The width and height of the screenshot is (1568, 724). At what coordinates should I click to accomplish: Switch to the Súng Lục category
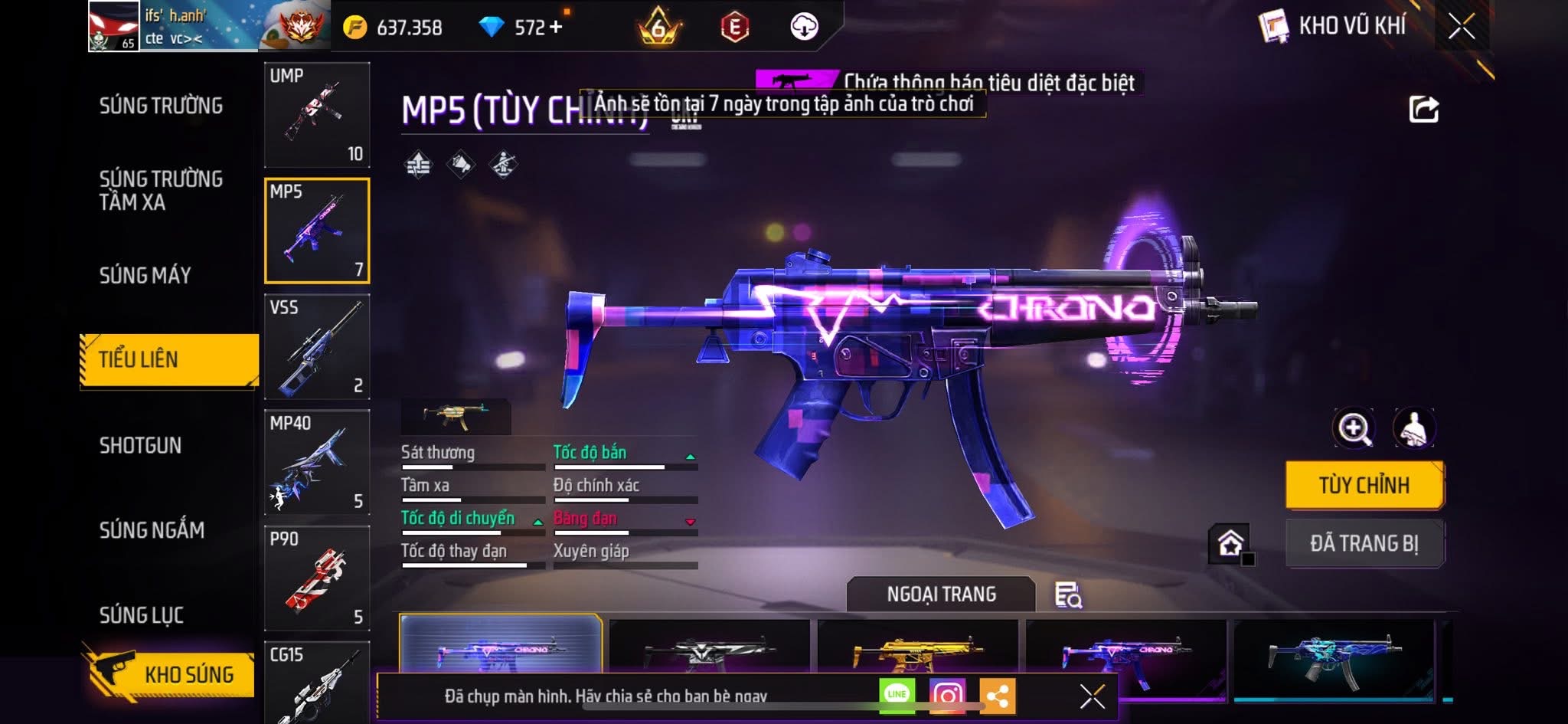[142, 614]
